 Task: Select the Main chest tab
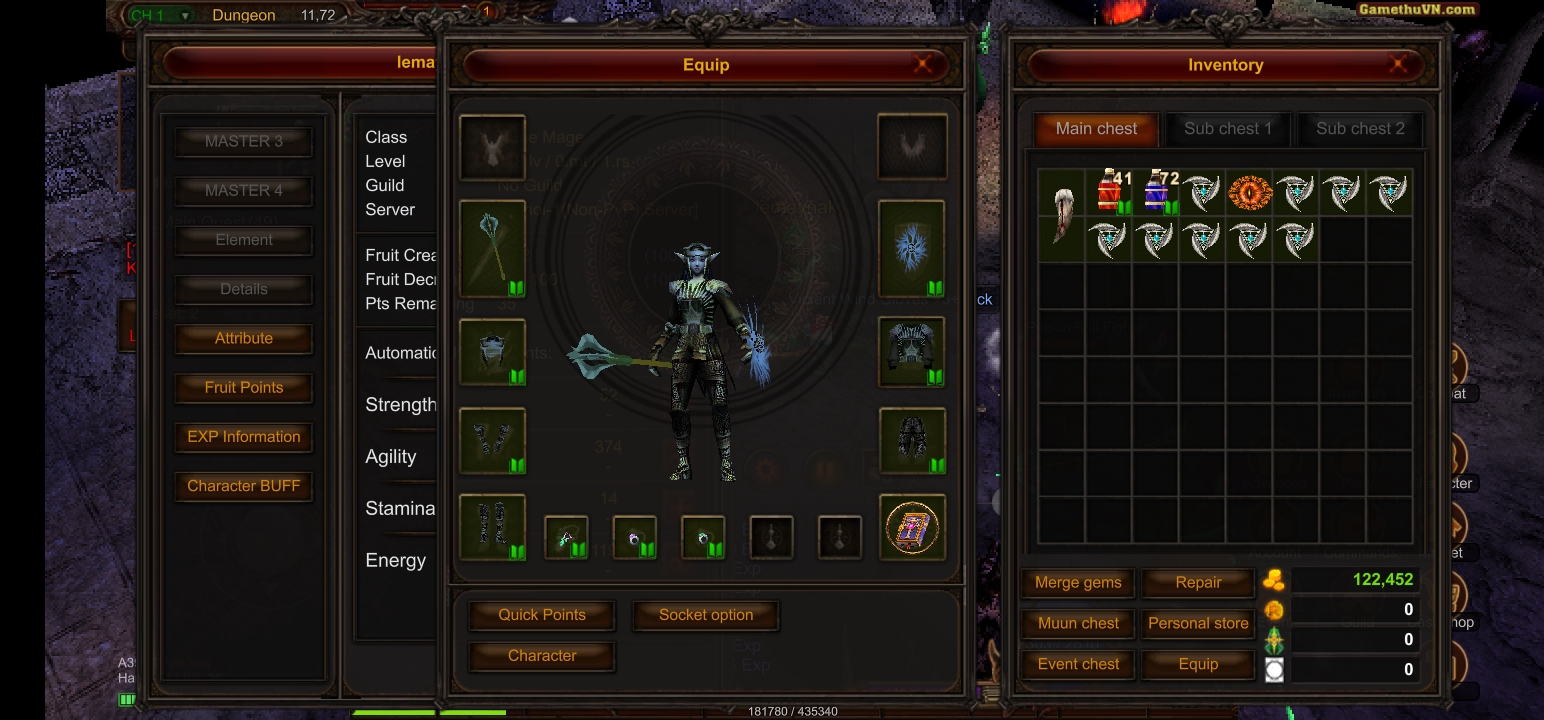pos(1096,129)
